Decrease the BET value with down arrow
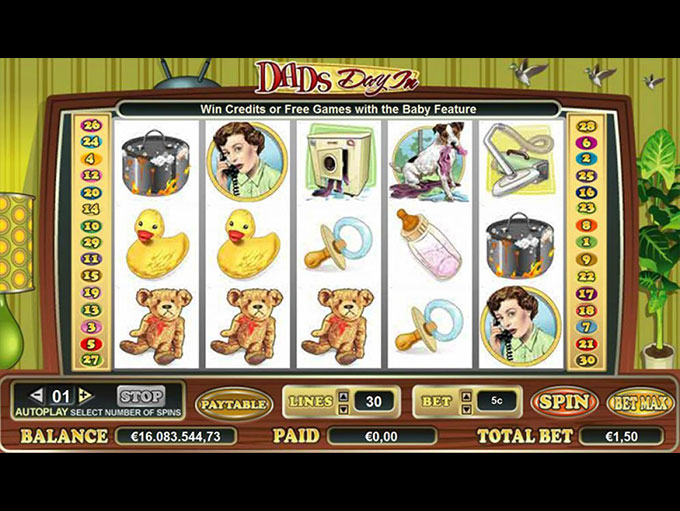Viewport: 680px width, 511px height. (x=467, y=408)
